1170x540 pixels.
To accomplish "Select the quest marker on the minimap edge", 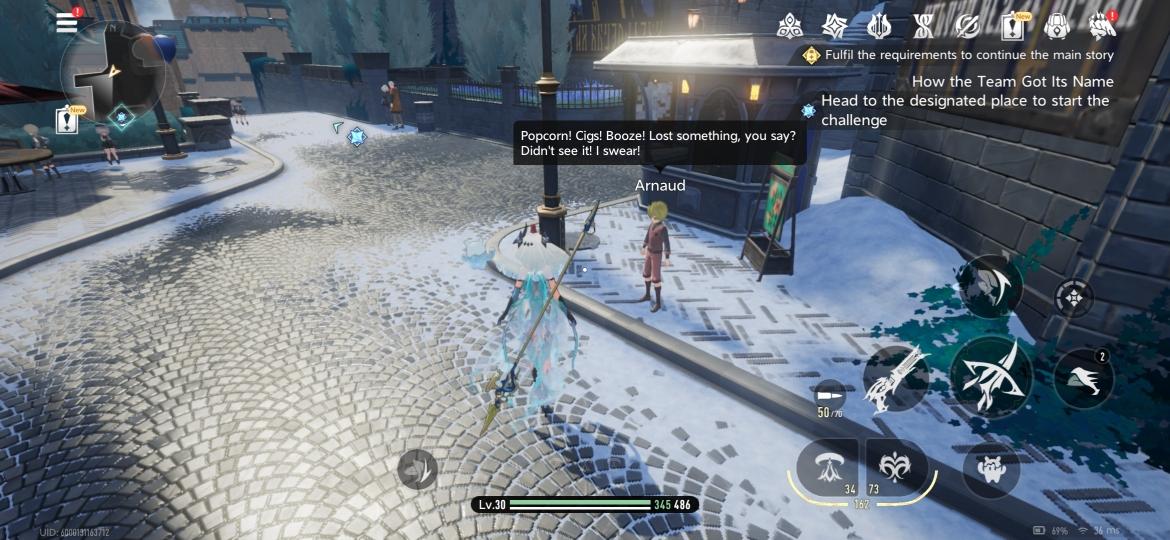I will click(x=122, y=118).
